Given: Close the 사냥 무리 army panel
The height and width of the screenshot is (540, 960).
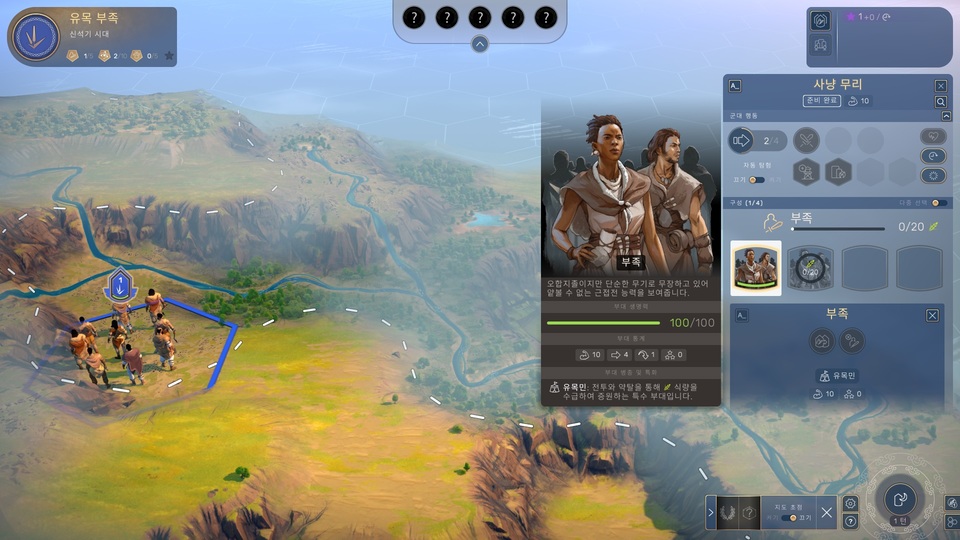Looking at the screenshot, I should click(x=940, y=86).
